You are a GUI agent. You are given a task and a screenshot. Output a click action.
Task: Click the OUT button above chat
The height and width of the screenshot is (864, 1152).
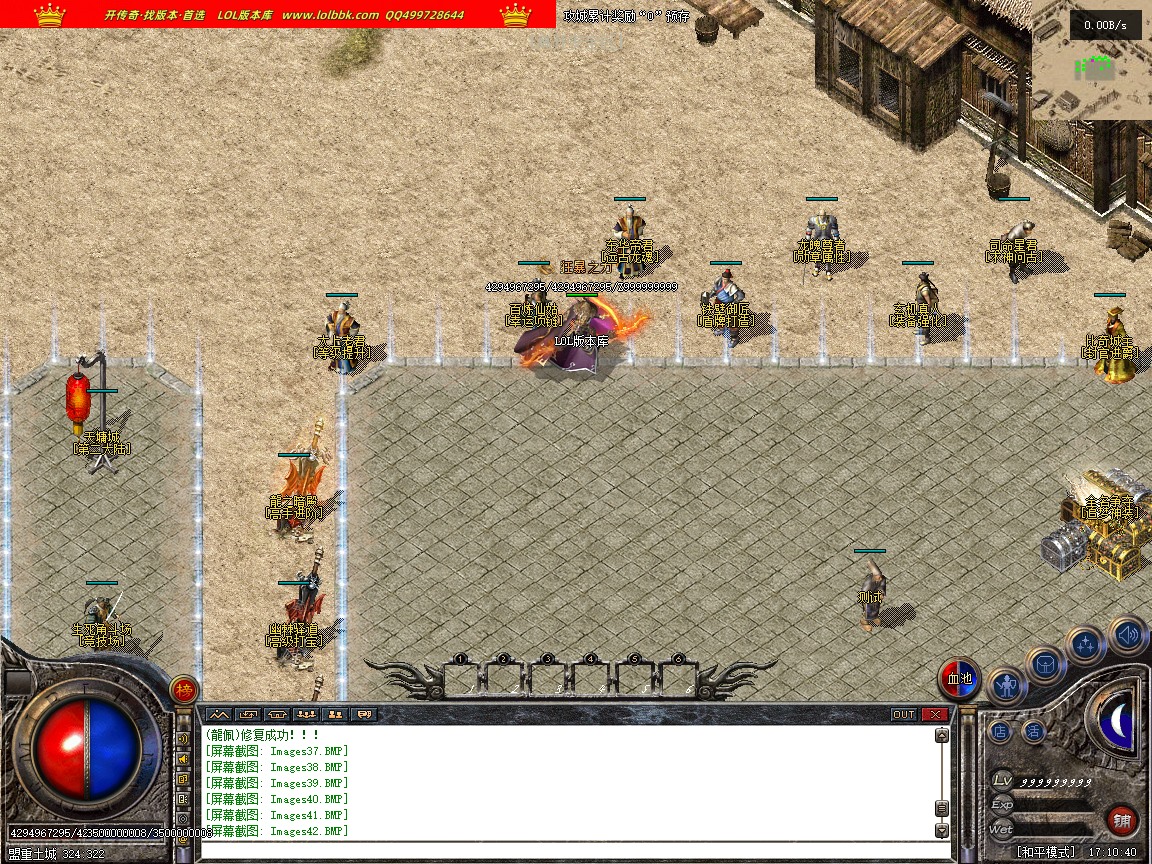[903, 714]
